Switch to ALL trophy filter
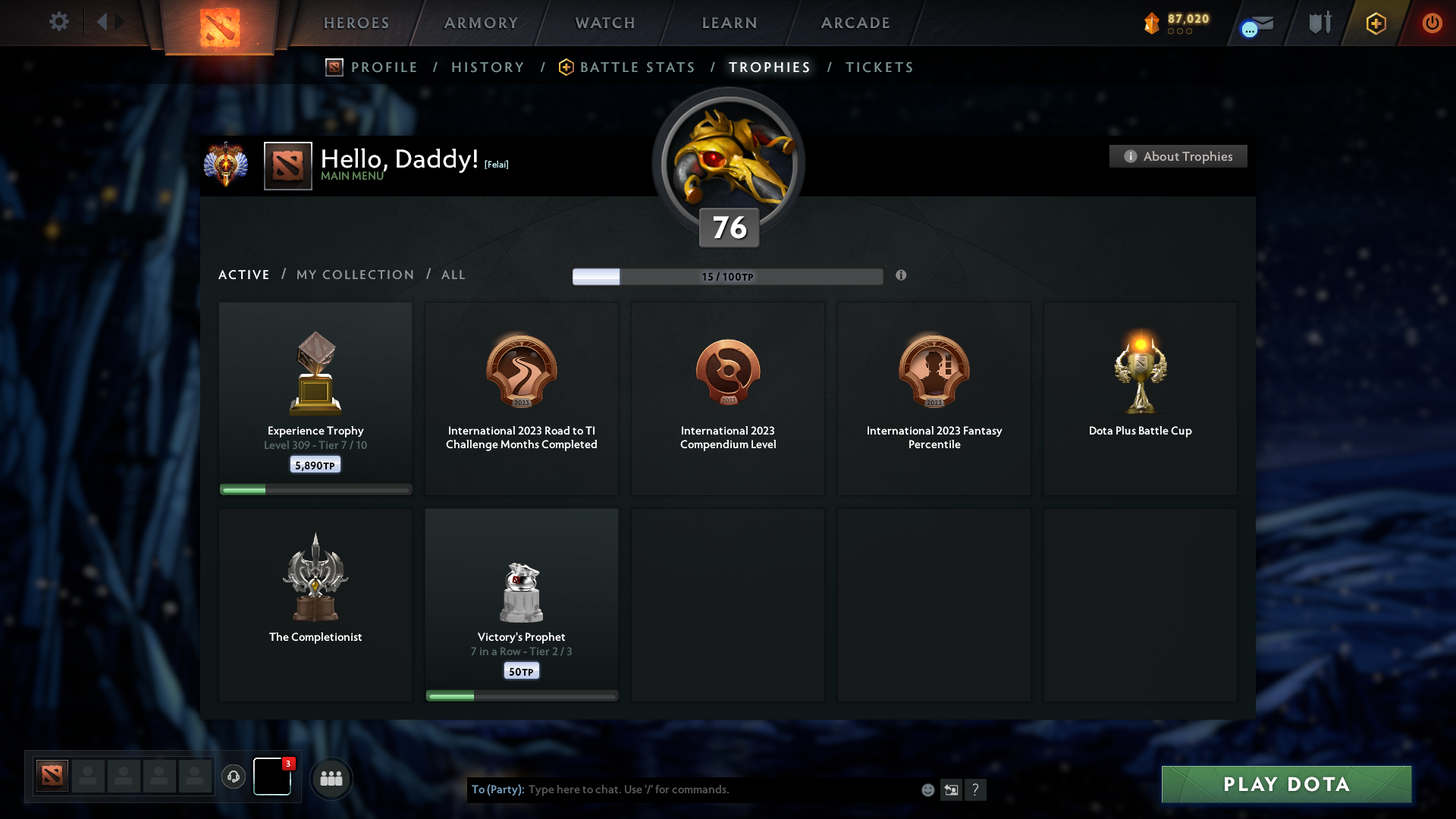1456x819 pixels. pos(453,275)
